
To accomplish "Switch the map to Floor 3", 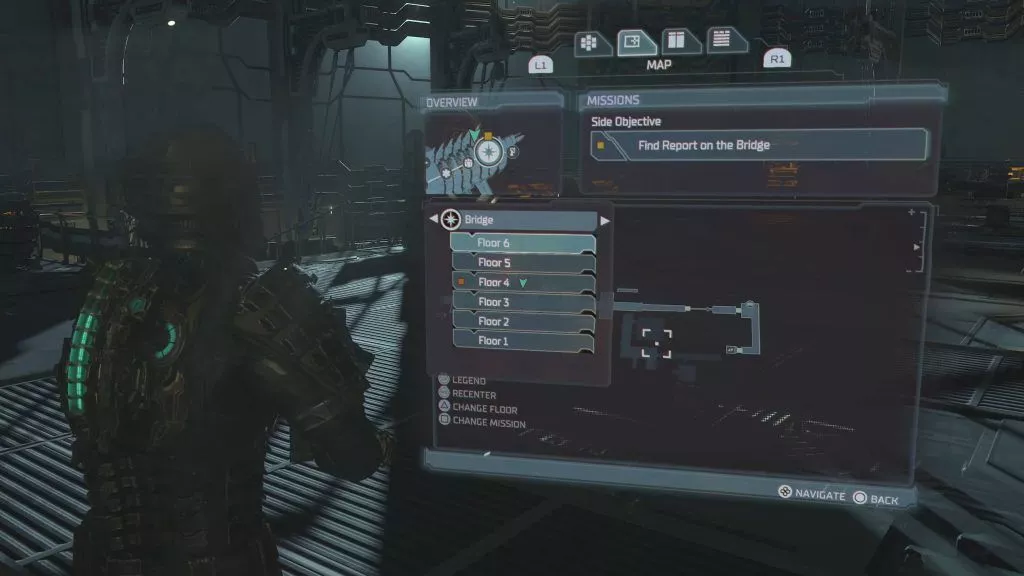I will pos(522,302).
